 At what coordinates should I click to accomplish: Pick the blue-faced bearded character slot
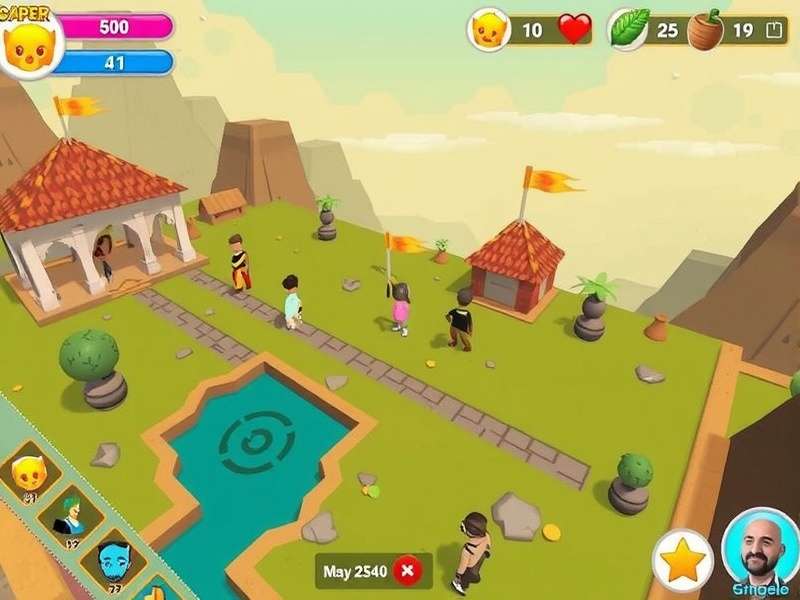coord(112,561)
